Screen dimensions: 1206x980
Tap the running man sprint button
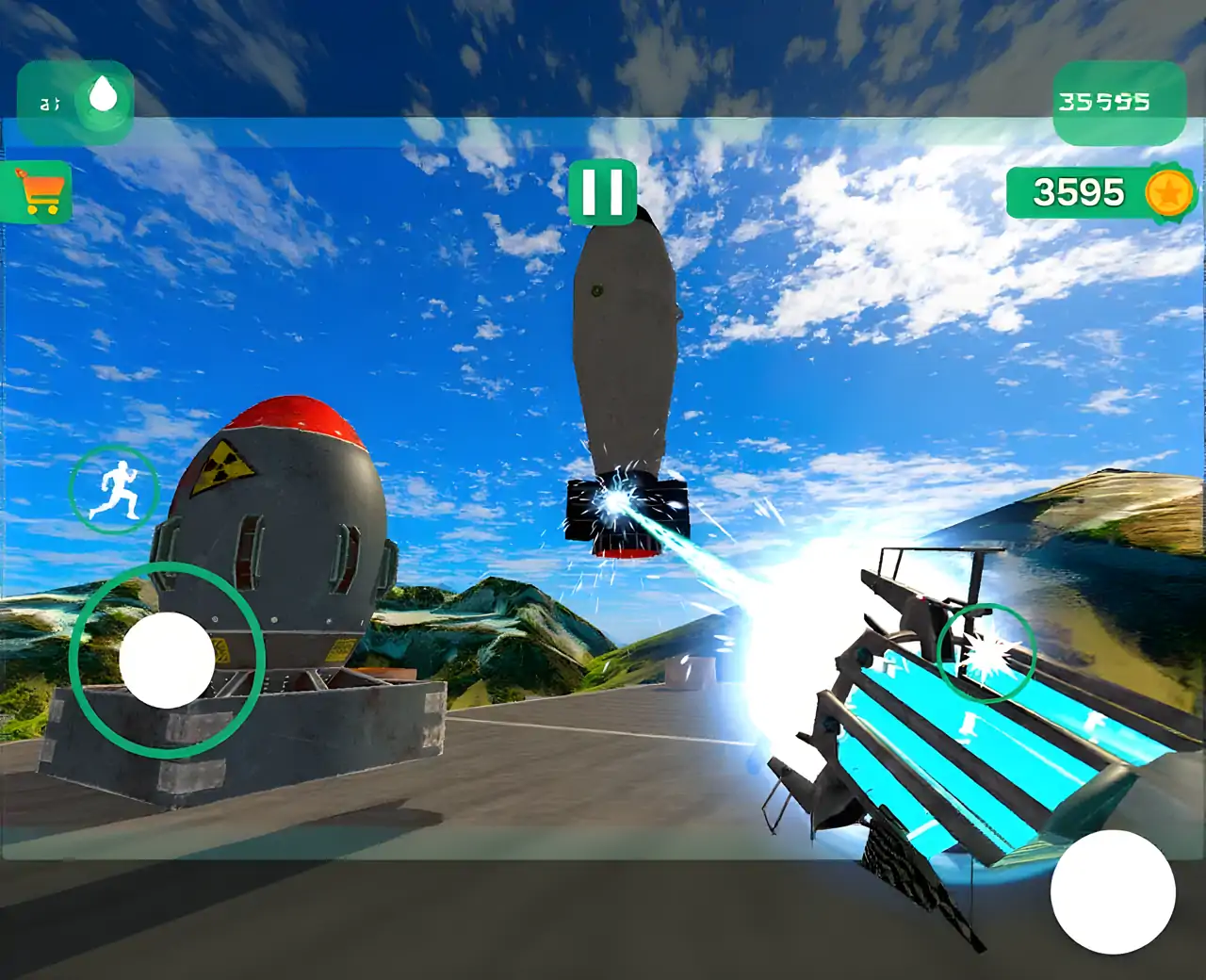tap(113, 488)
